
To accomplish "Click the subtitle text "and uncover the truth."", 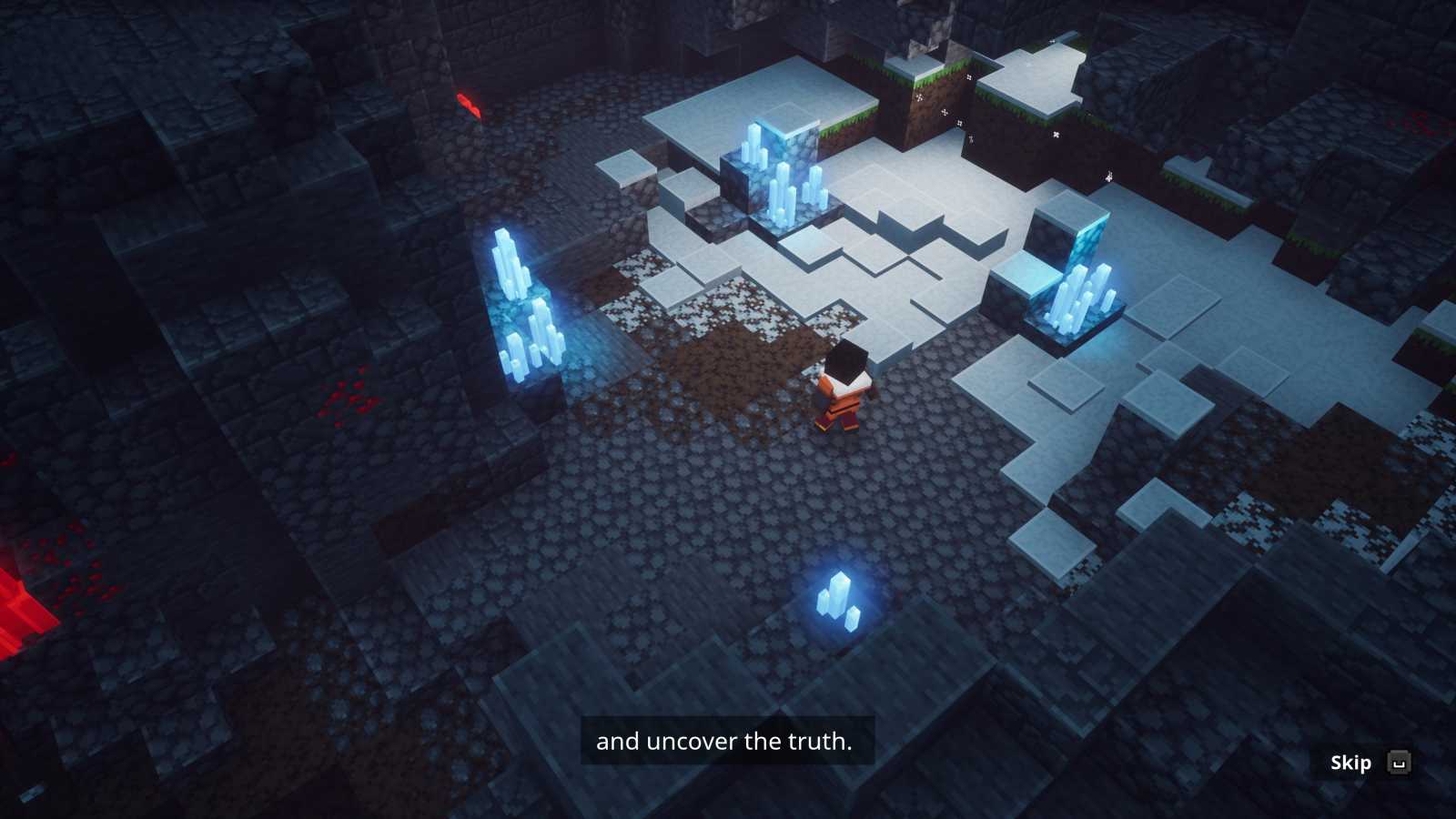I will pos(723,741).
